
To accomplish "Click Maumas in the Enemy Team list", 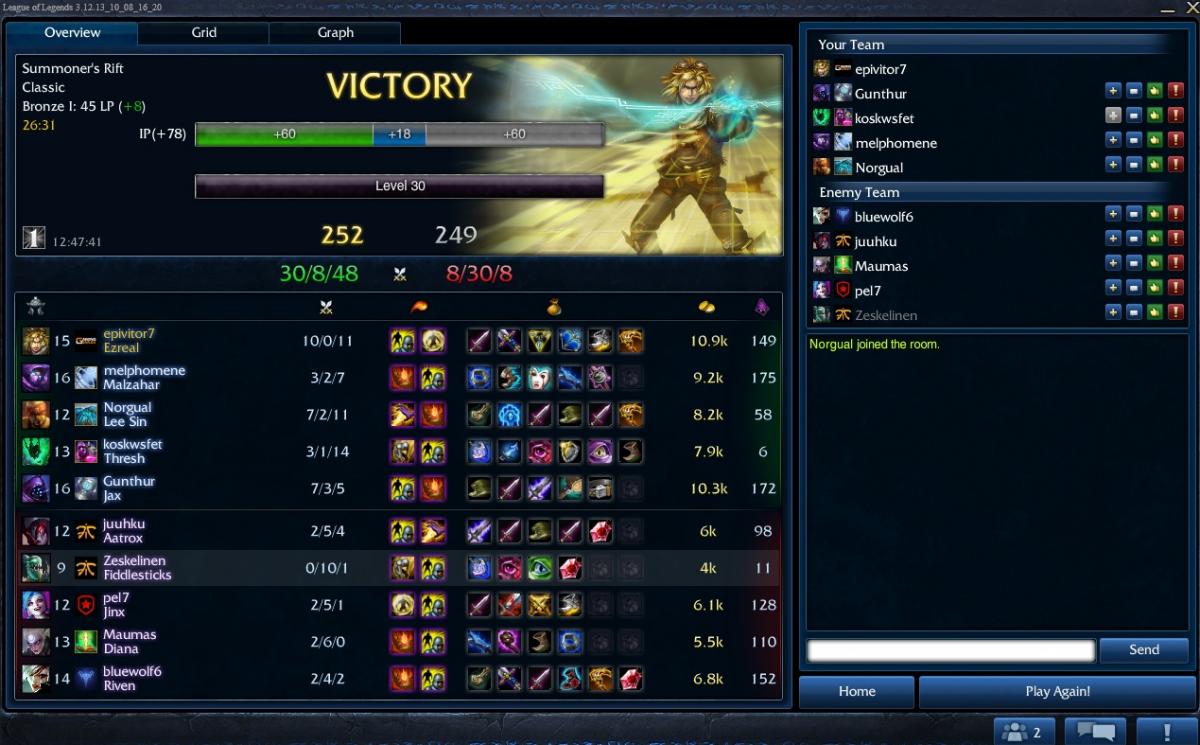I will (x=881, y=266).
